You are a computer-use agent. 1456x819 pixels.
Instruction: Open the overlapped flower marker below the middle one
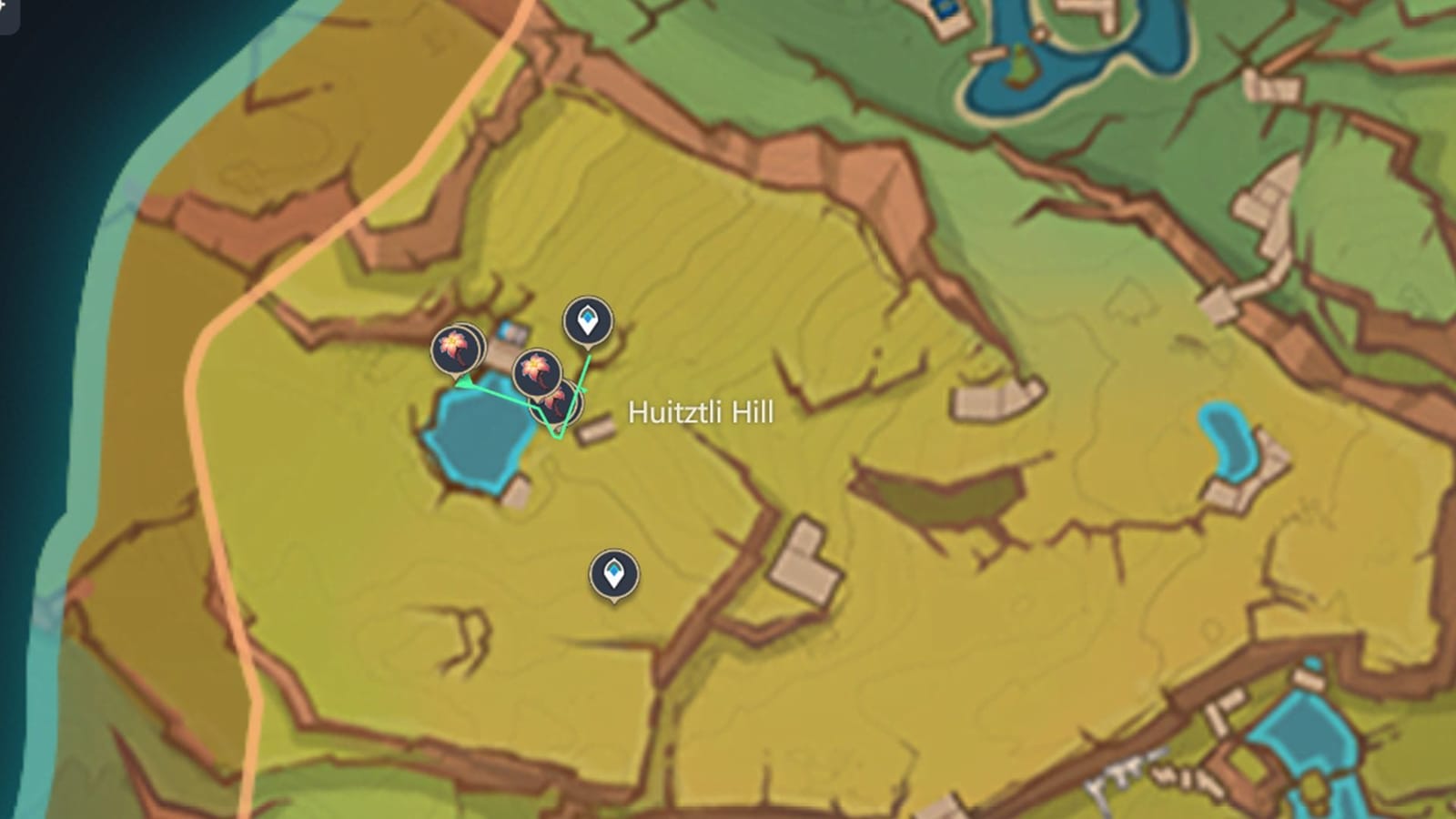pyautogui.click(x=557, y=402)
